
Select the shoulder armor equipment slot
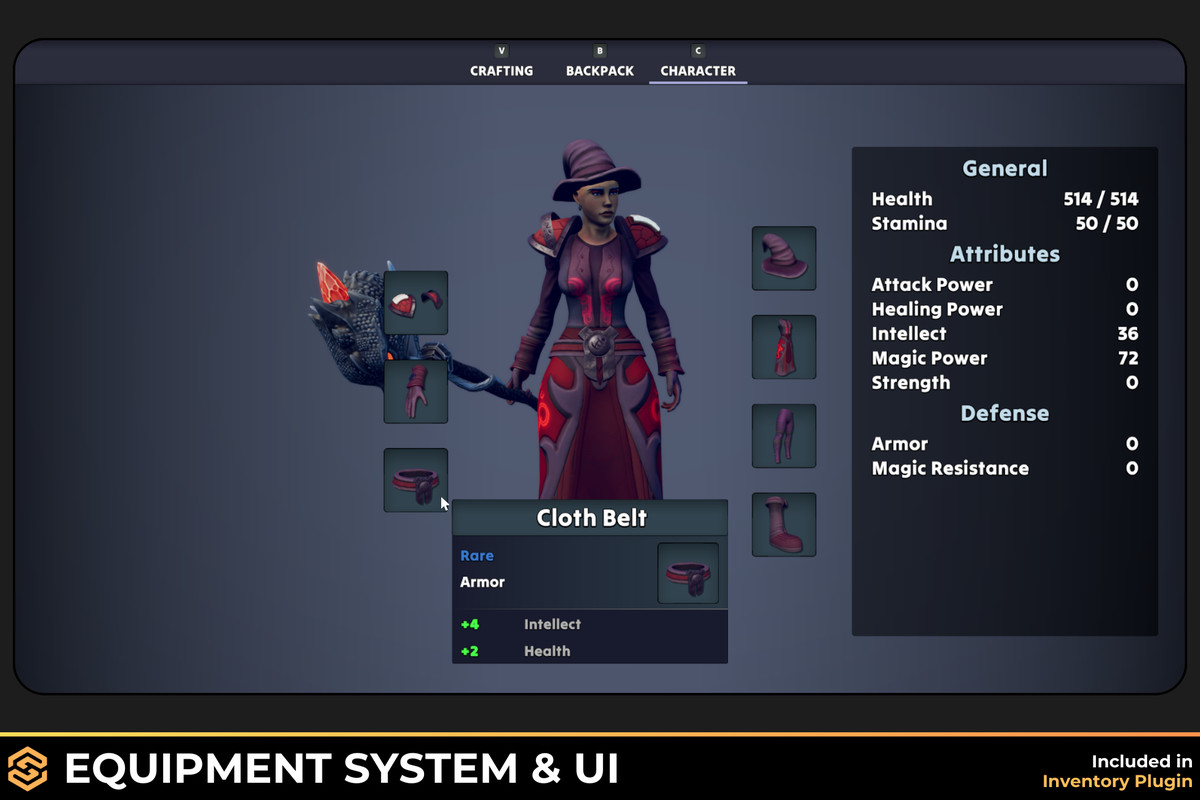tap(416, 302)
